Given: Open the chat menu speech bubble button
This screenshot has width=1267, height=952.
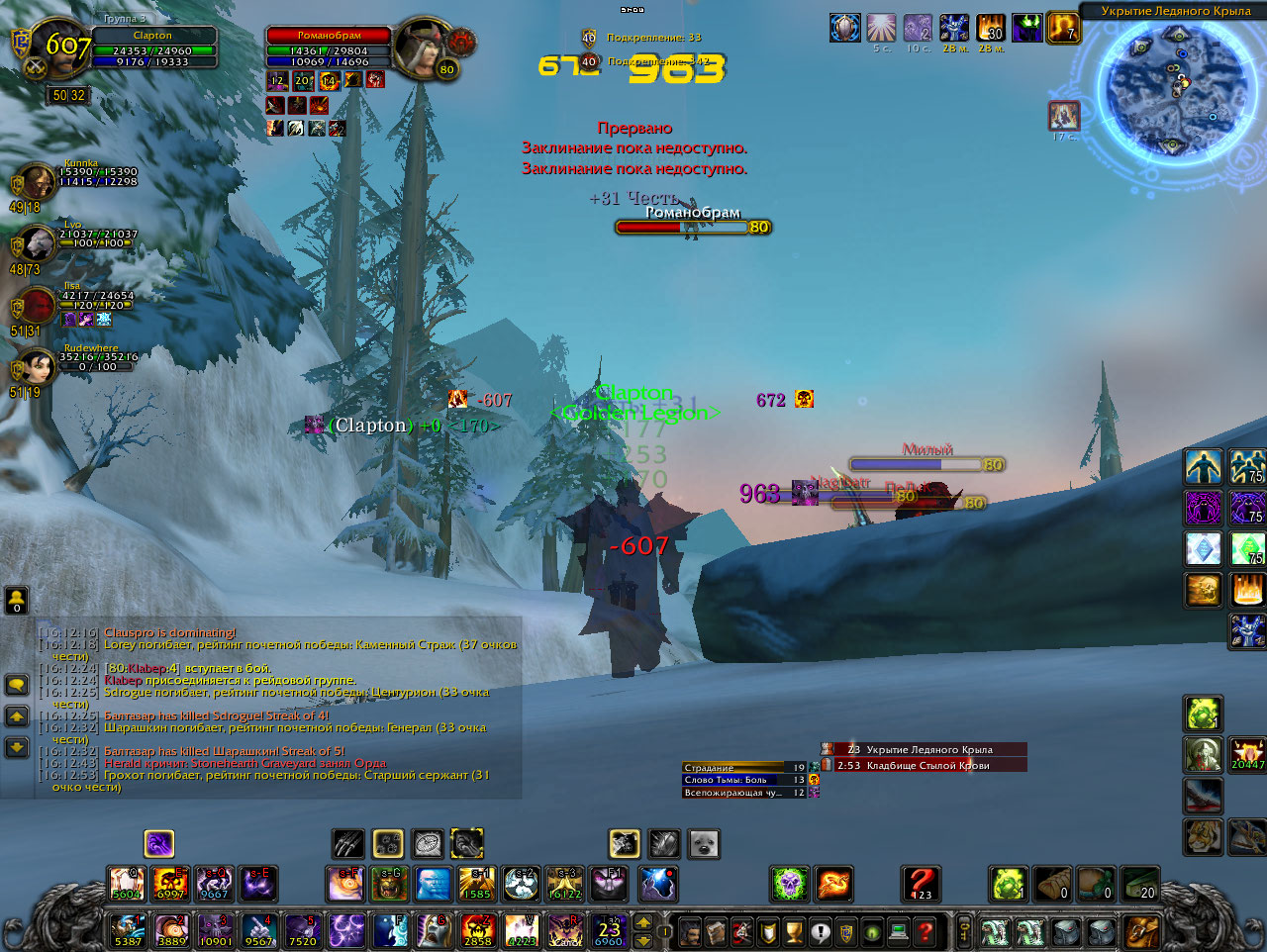Looking at the screenshot, I should point(17,684).
